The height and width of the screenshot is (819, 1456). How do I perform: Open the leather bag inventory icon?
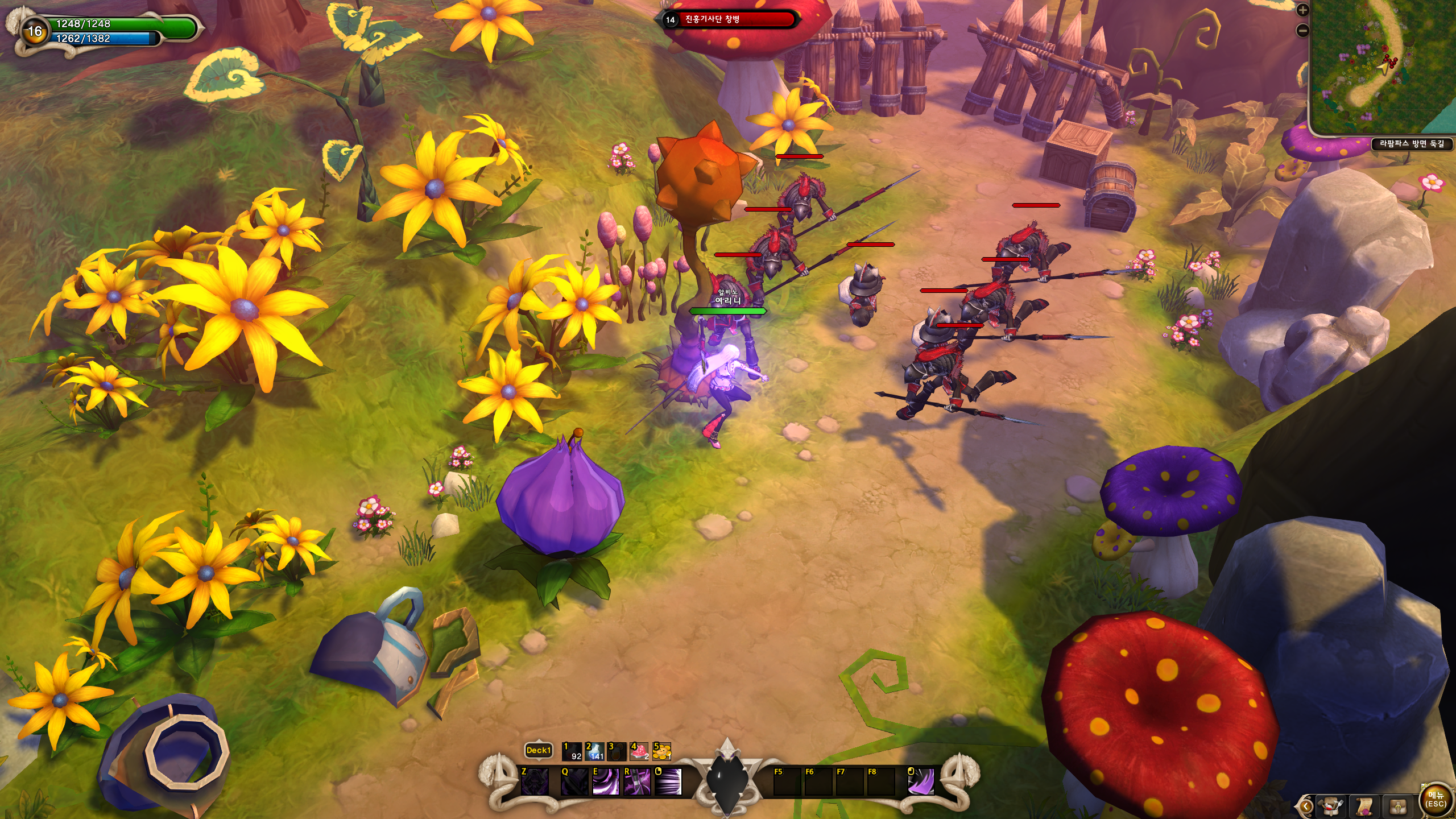coord(1398,806)
